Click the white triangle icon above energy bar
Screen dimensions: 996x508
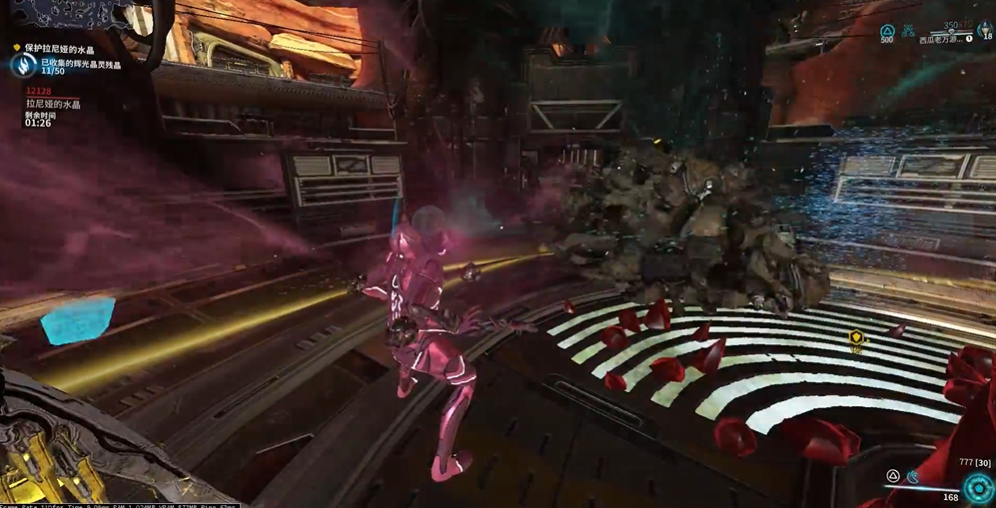click(x=893, y=476)
